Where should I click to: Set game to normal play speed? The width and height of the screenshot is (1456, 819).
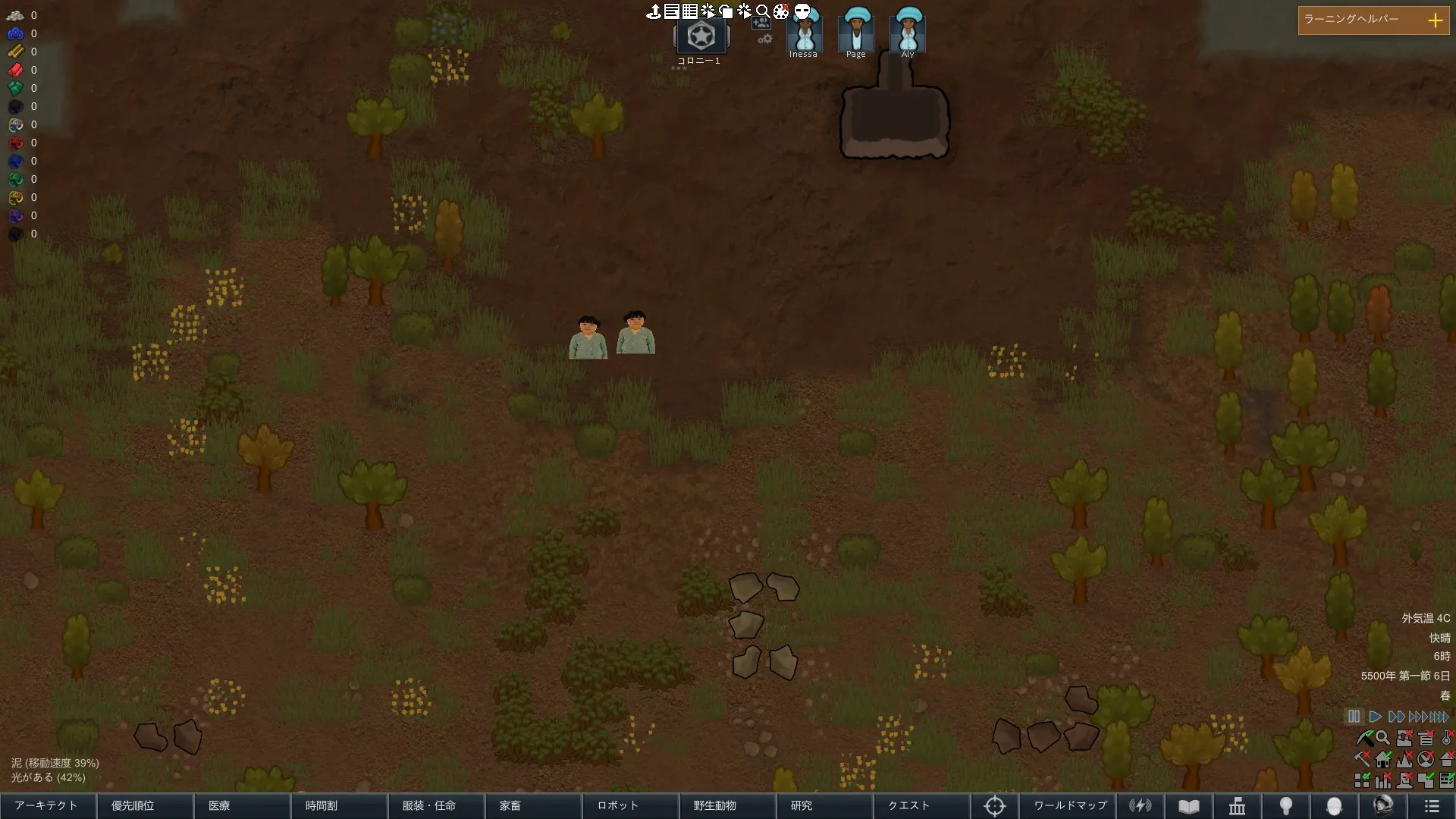tap(1375, 717)
